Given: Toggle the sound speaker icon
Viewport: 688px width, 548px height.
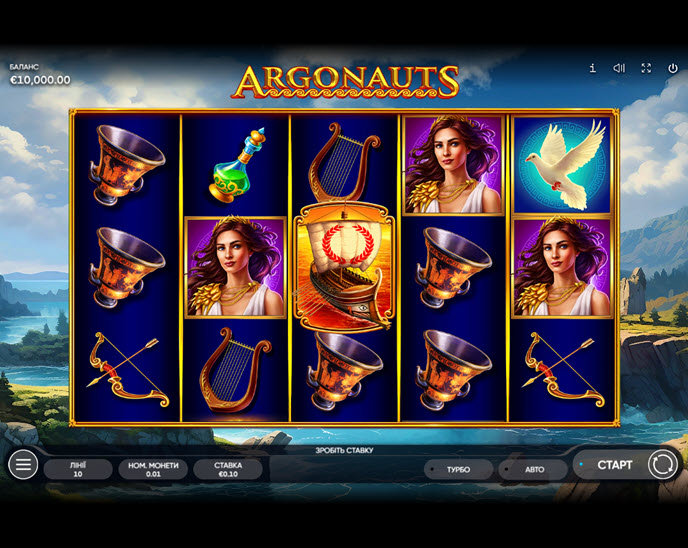Looking at the screenshot, I should [x=619, y=68].
